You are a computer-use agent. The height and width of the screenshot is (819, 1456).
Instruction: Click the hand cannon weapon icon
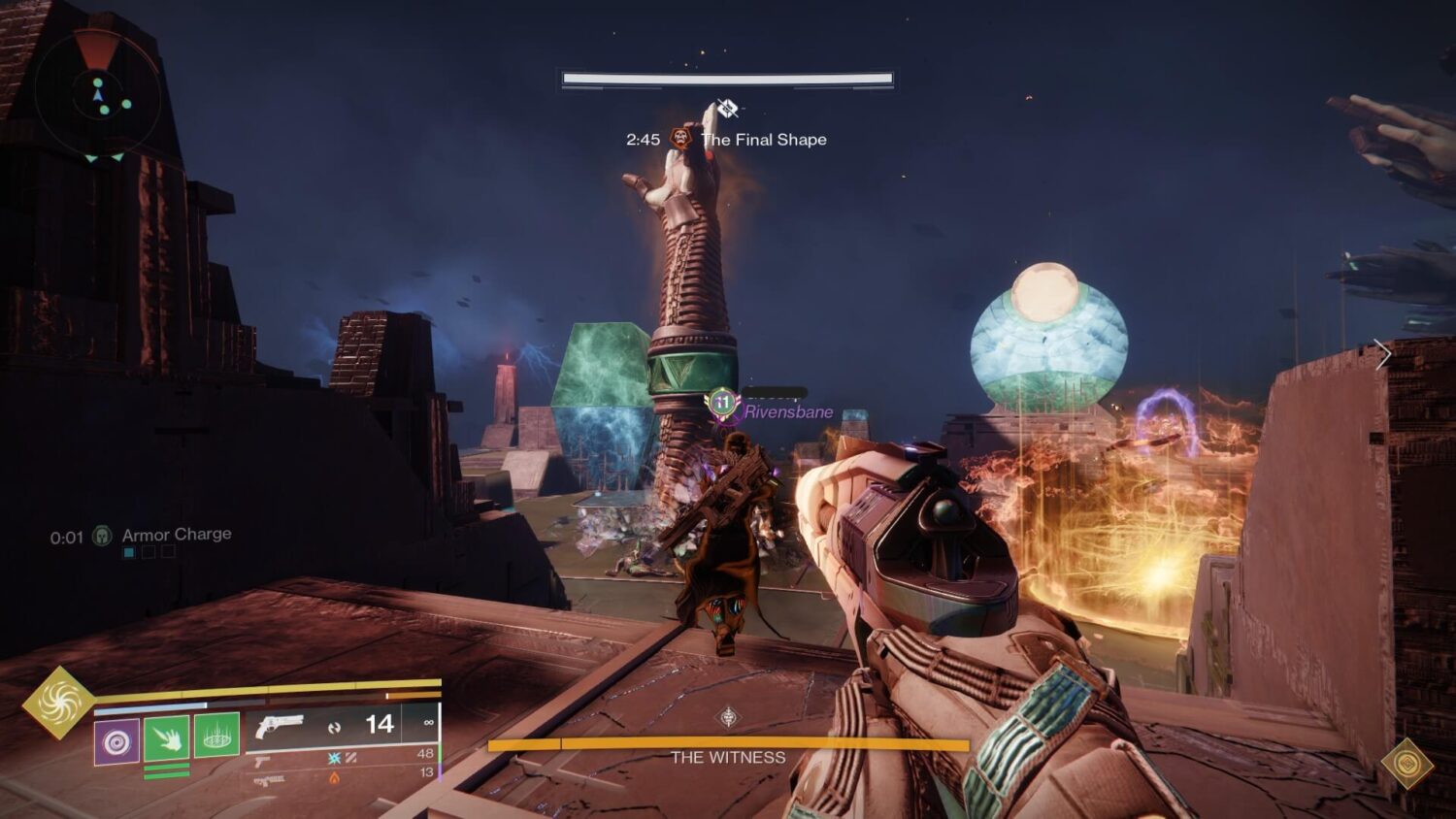pyautogui.click(x=279, y=725)
